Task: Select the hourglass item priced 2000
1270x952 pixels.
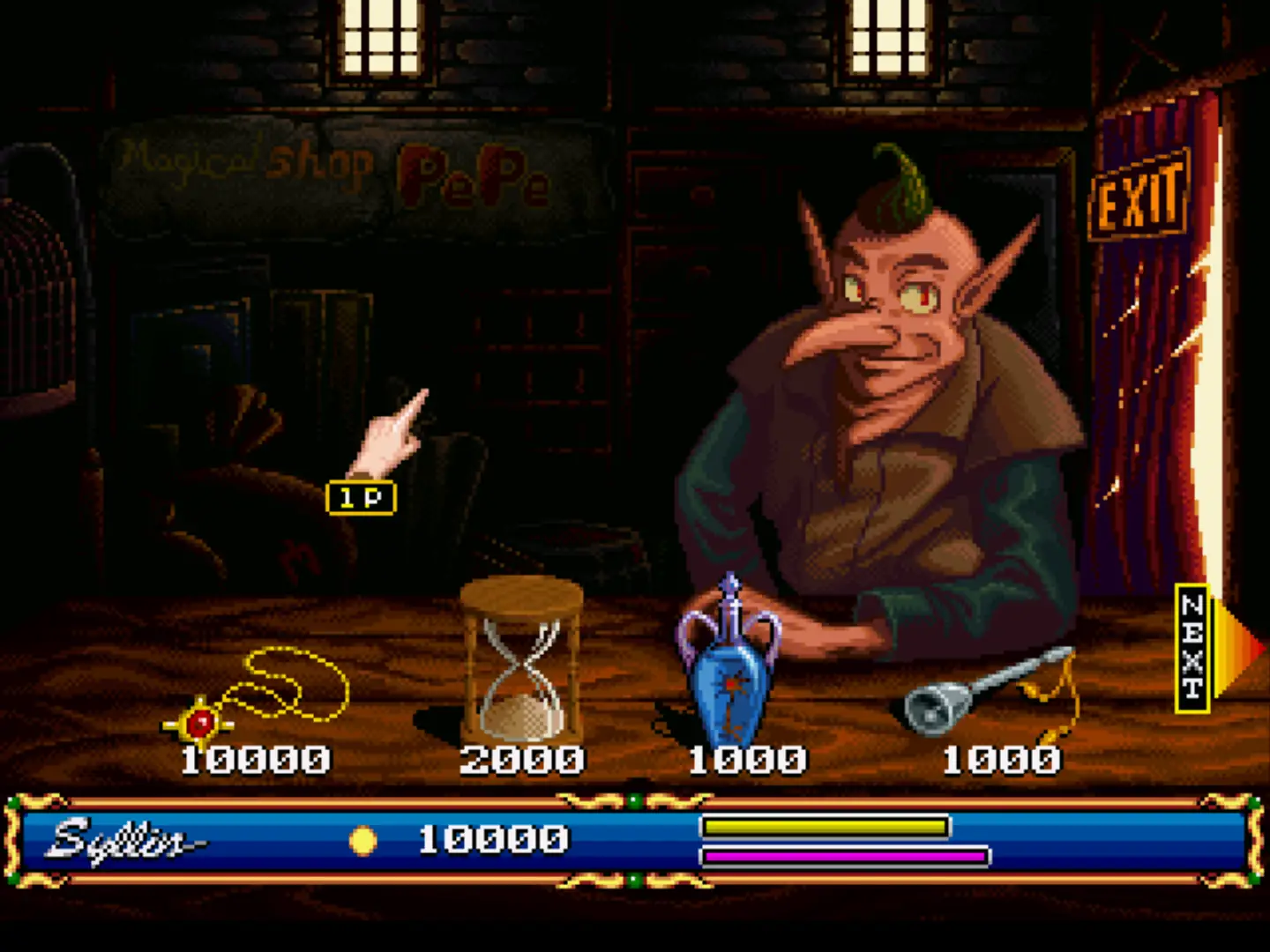Action: coord(521,661)
